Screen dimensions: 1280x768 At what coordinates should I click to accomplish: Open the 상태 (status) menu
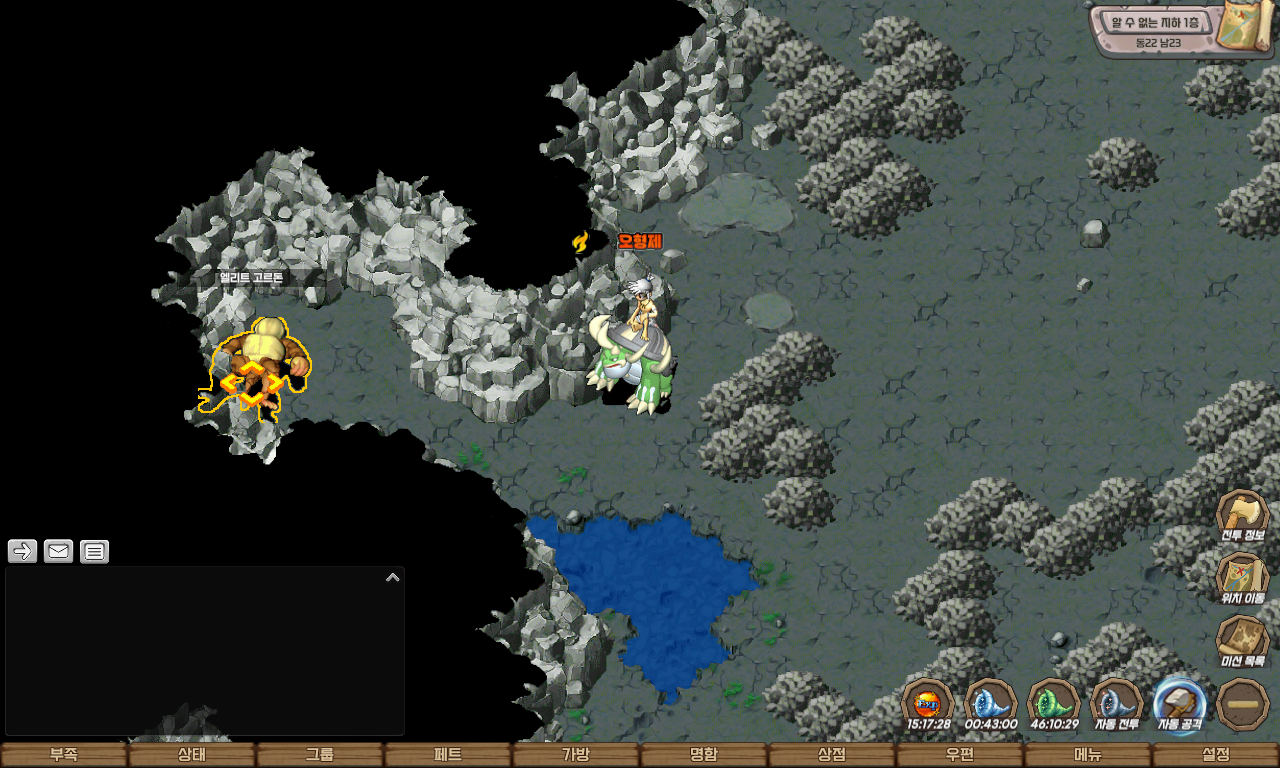[192, 755]
